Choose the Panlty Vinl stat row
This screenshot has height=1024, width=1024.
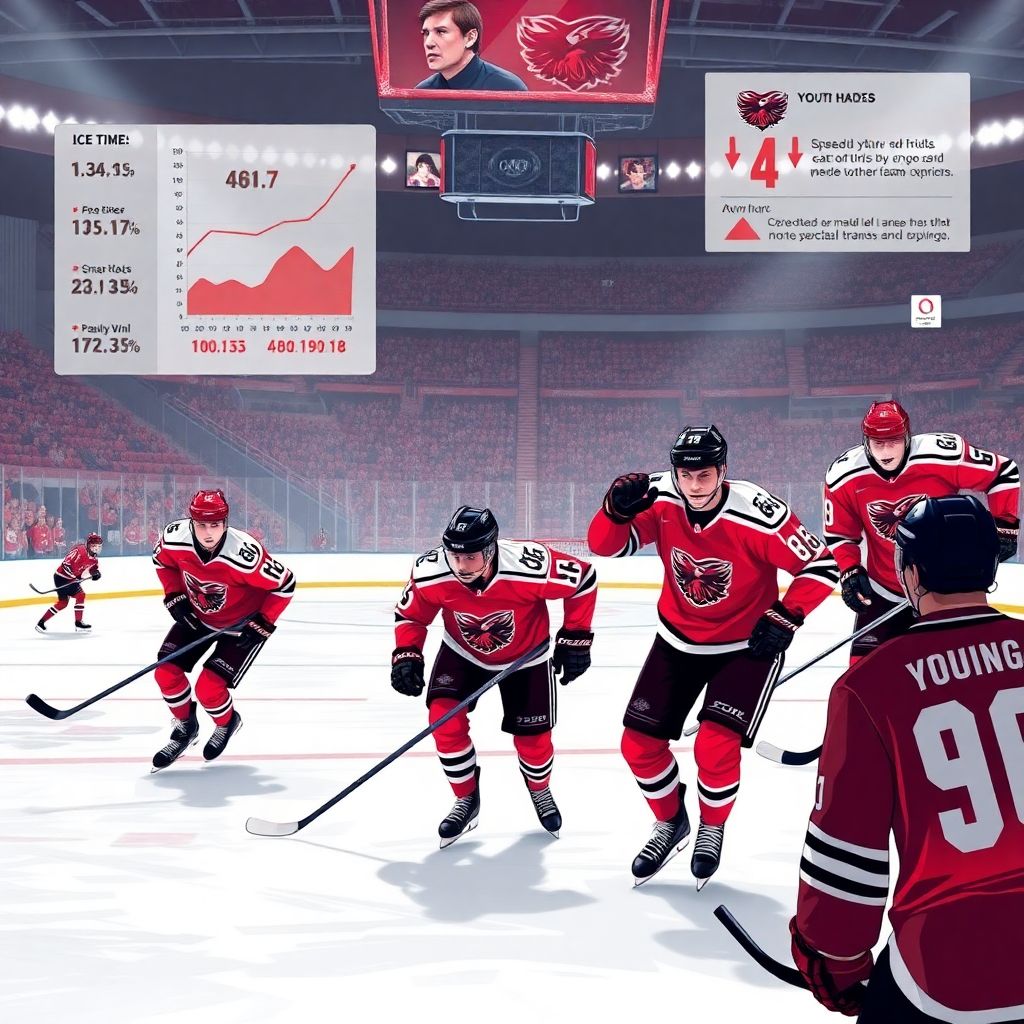pyautogui.click(x=105, y=337)
